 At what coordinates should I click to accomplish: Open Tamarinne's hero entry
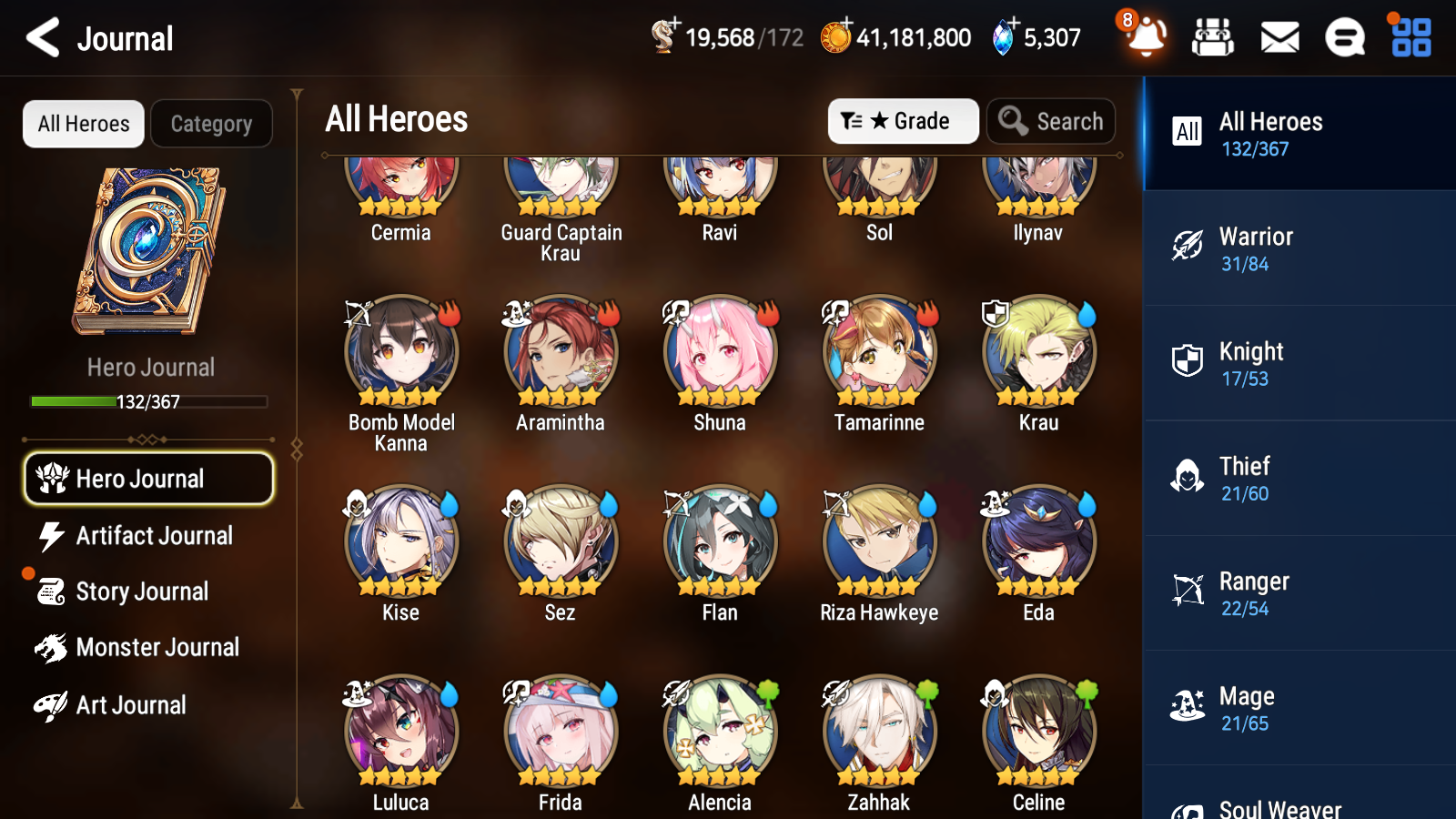pyautogui.click(x=878, y=351)
